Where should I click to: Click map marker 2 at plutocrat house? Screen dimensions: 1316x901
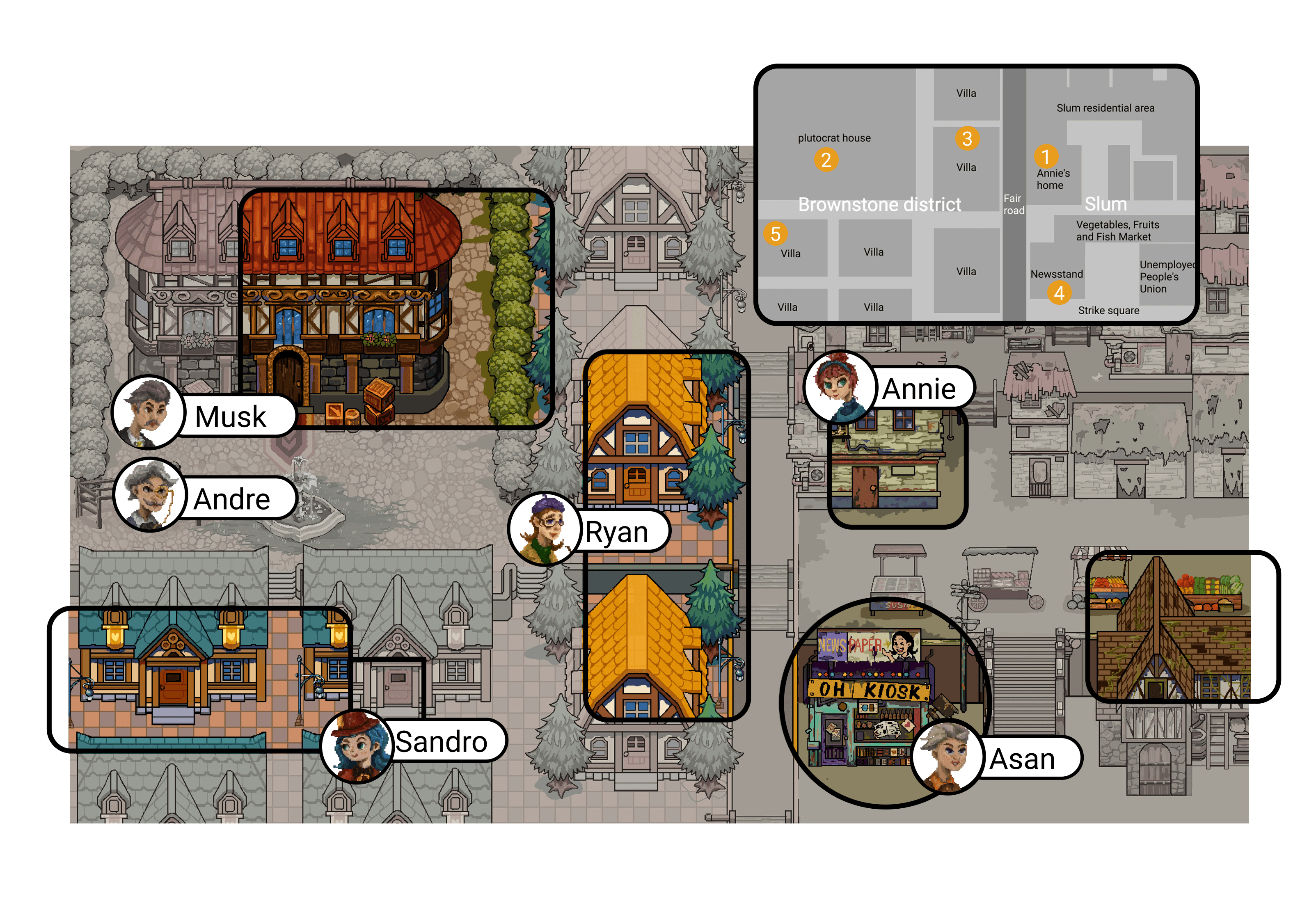click(826, 160)
